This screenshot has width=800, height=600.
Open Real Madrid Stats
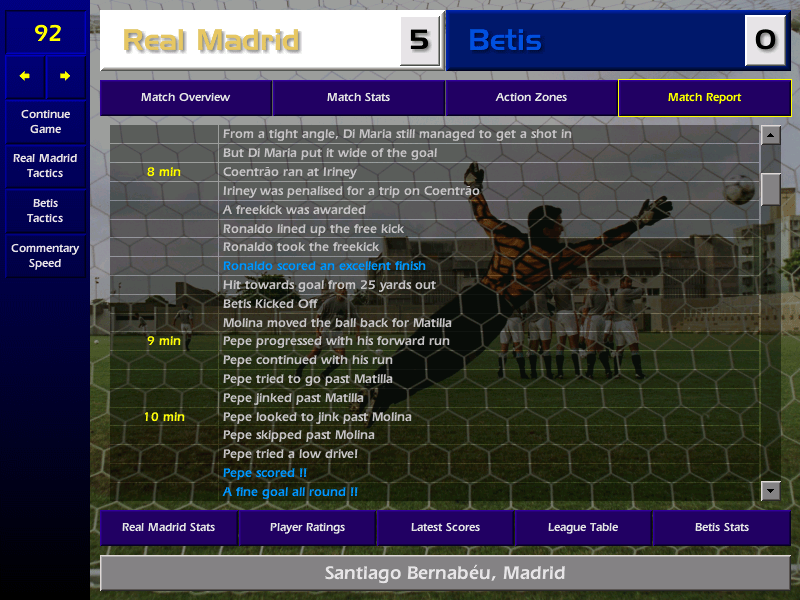coord(168,528)
